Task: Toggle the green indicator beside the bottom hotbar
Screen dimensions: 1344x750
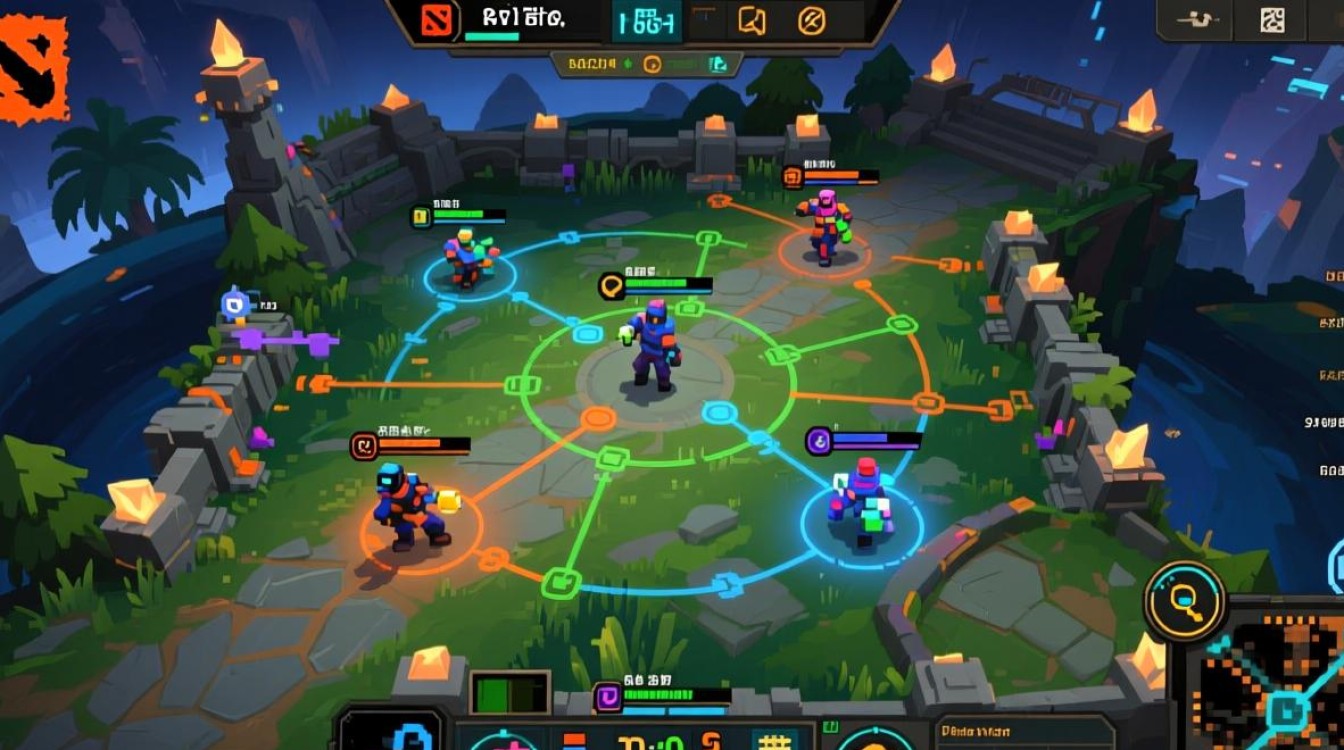Action: pos(832,728)
